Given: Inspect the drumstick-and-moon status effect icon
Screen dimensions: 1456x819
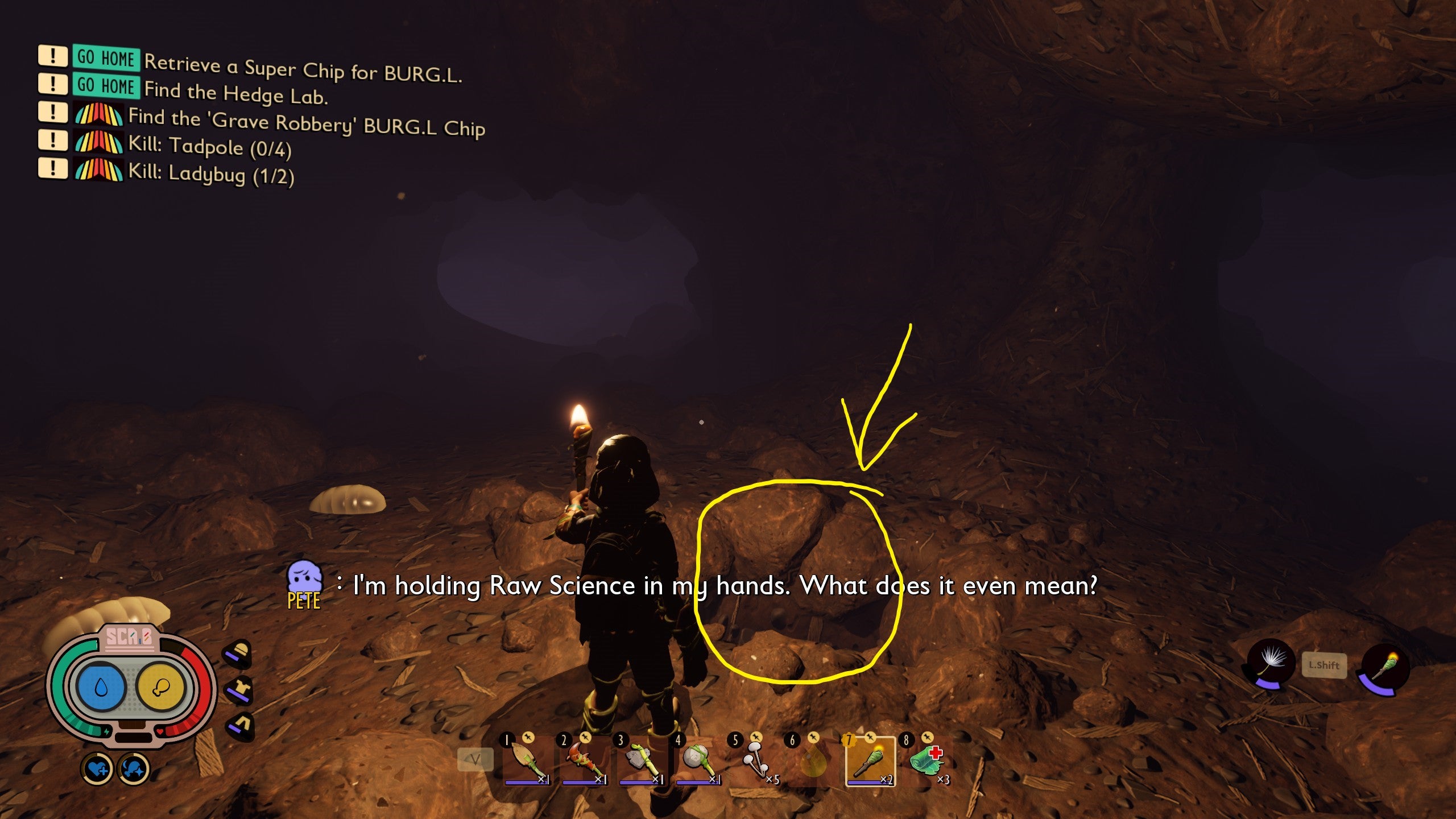Looking at the screenshot, I should (134, 770).
